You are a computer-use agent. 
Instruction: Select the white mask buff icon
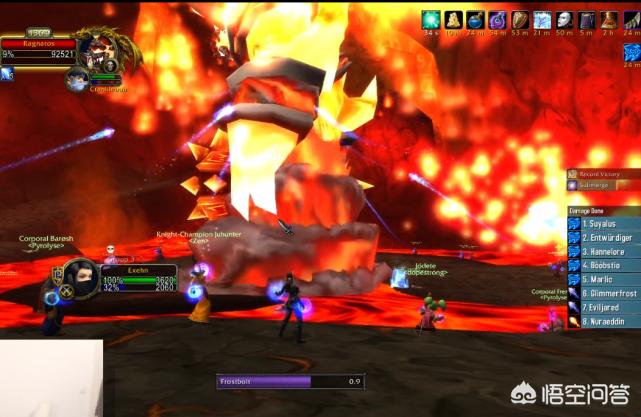[564, 19]
